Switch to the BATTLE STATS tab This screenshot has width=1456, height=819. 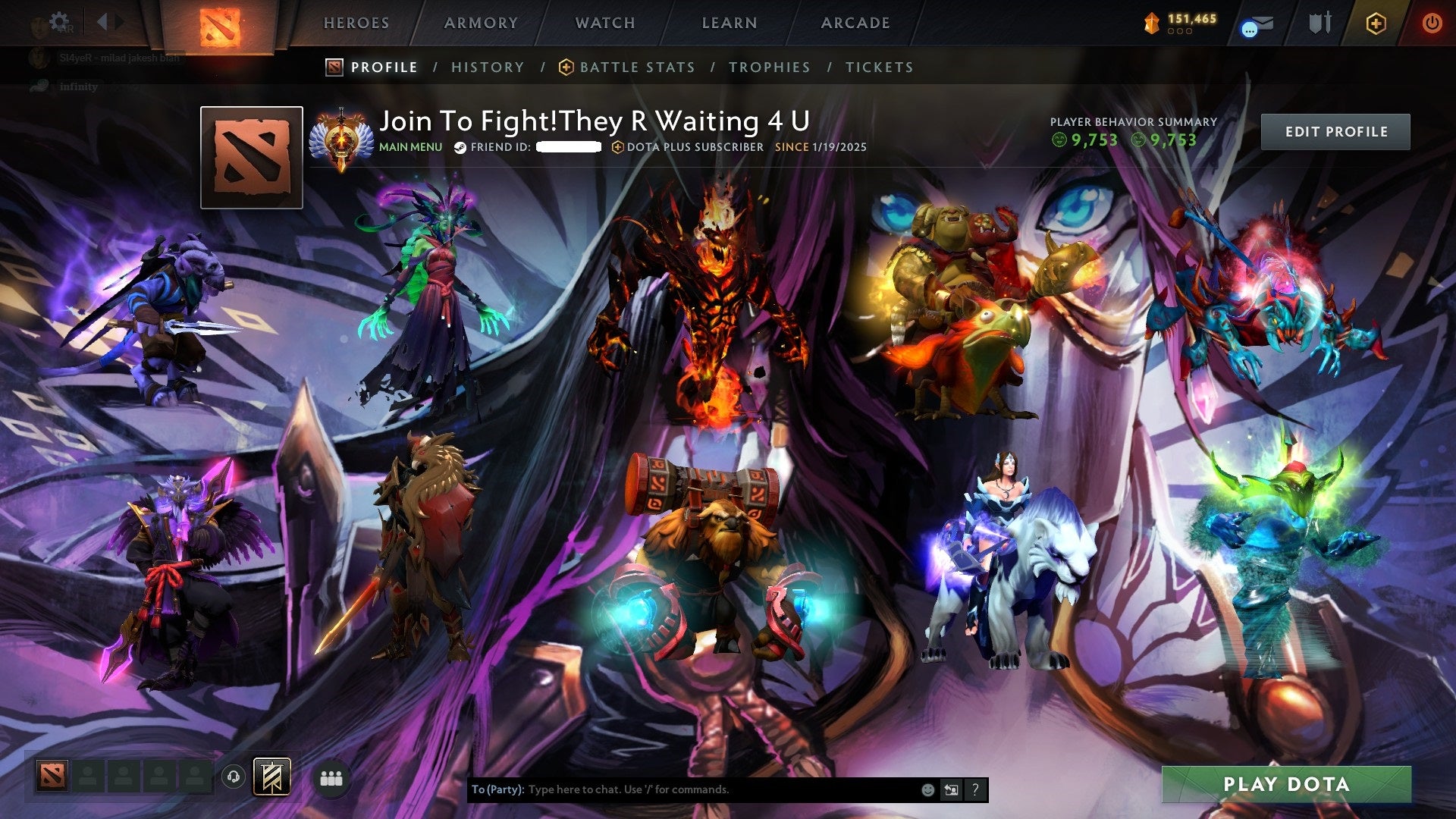point(635,67)
